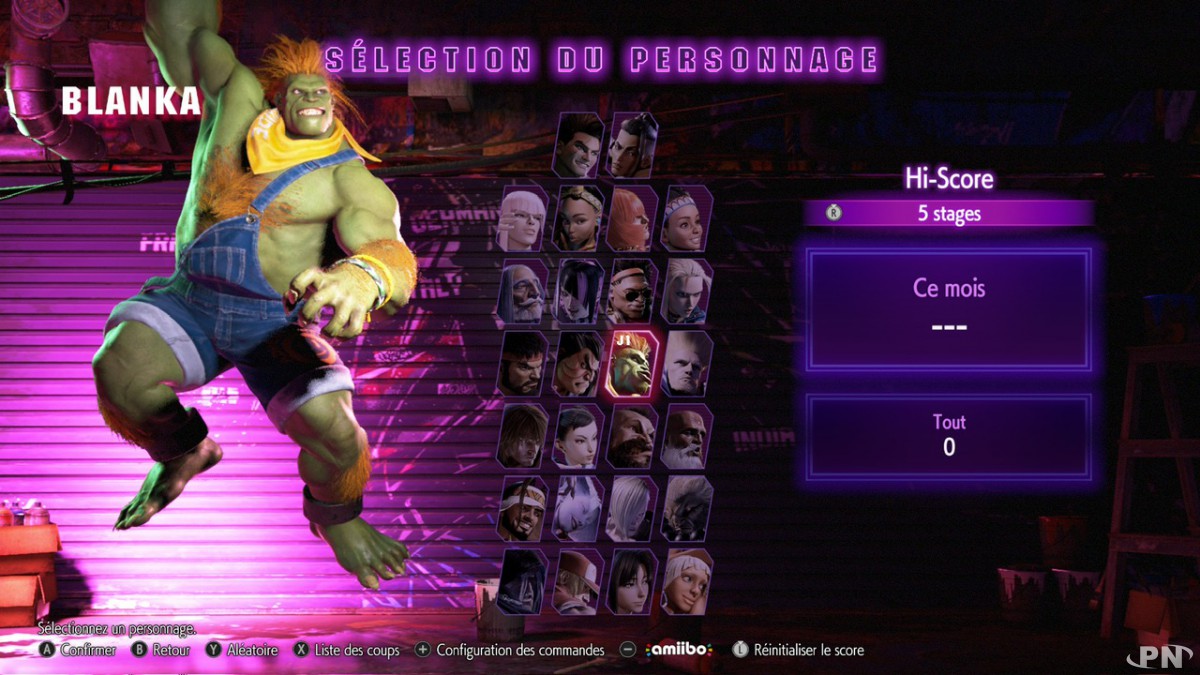Select Rashid's character tile
This screenshot has width=1200, height=675.
(x=524, y=509)
